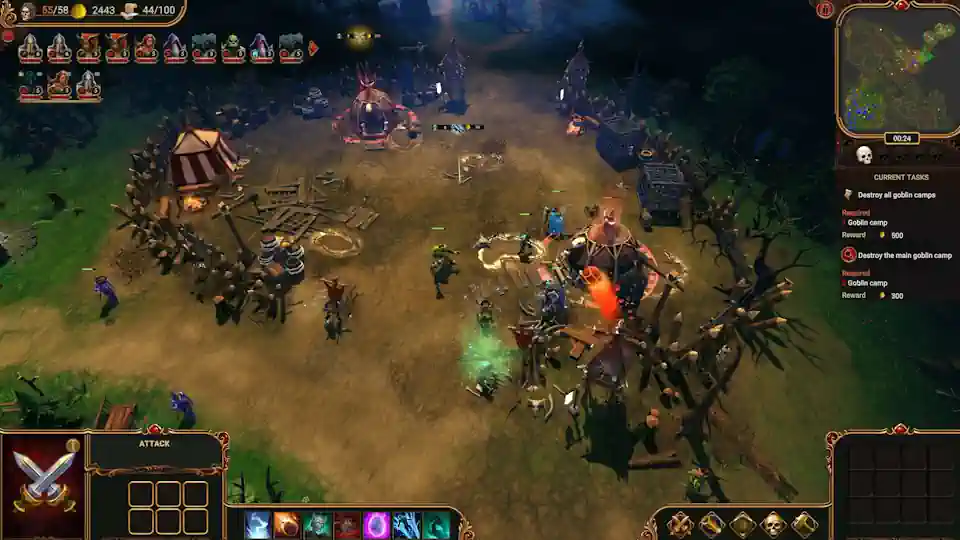Activate the fire ring spell
This screenshot has width=960, height=540.
(x=287, y=525)
